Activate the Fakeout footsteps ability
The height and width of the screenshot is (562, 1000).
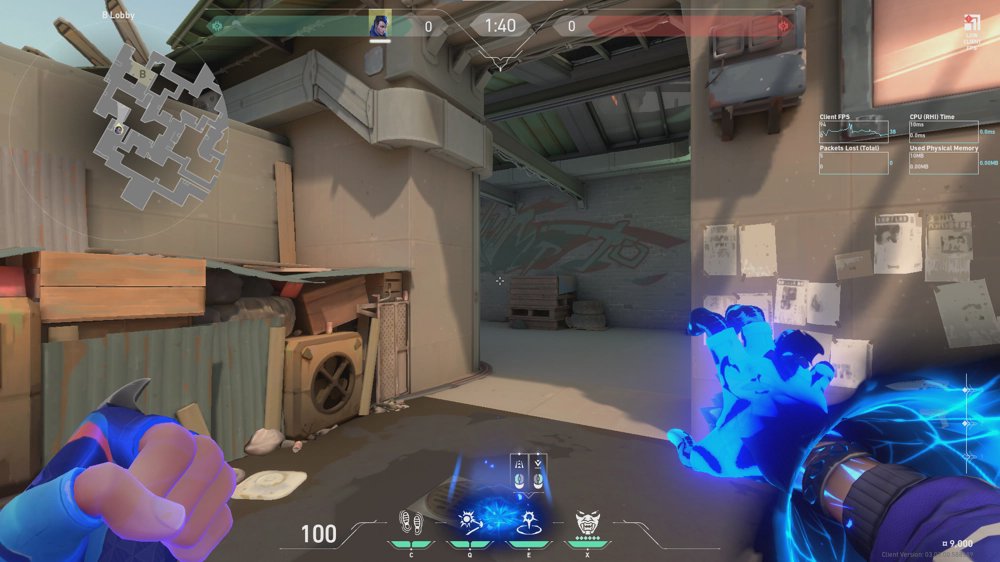[409, 521]
